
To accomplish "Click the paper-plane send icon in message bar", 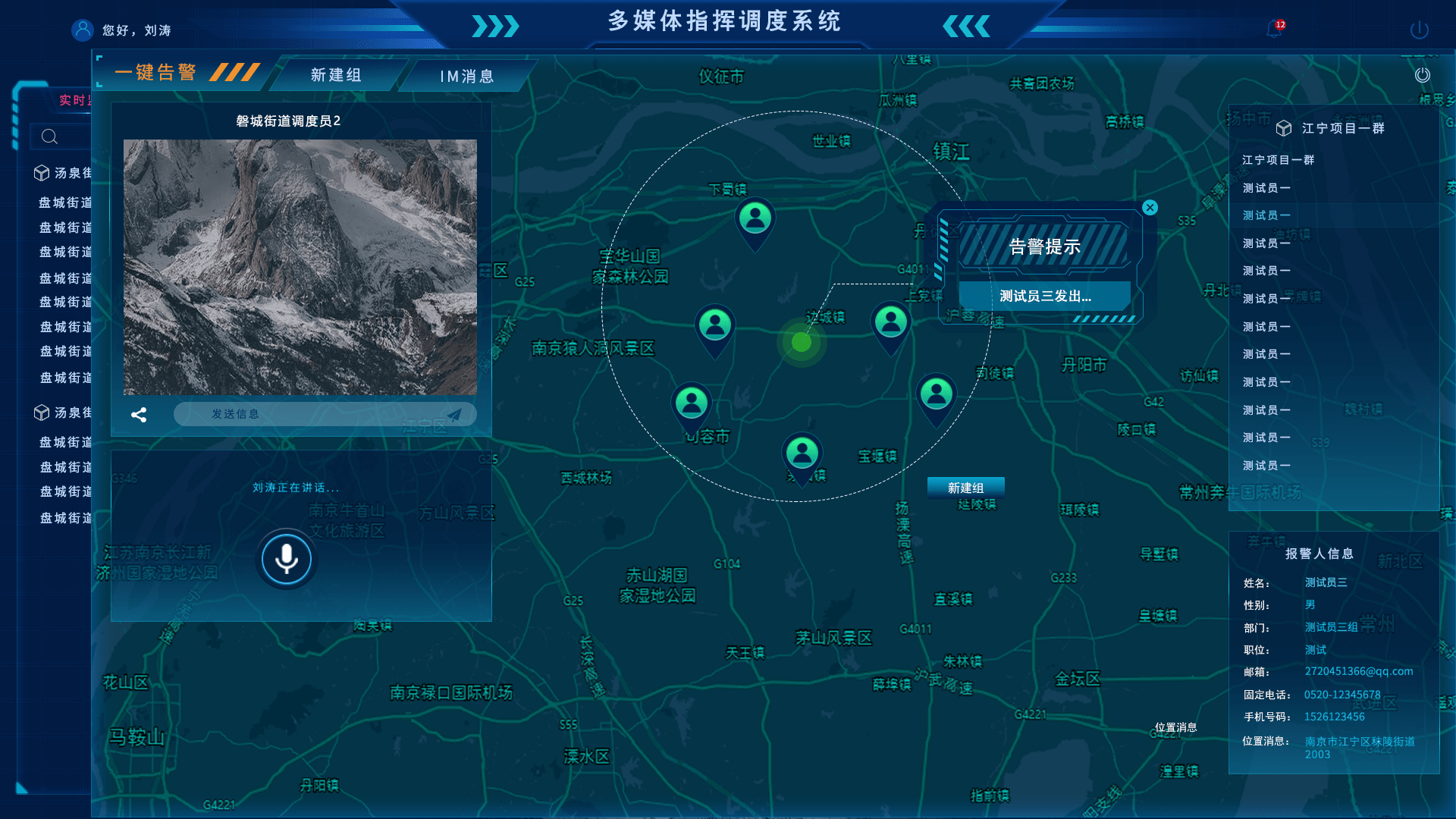I will pos(455,414).
